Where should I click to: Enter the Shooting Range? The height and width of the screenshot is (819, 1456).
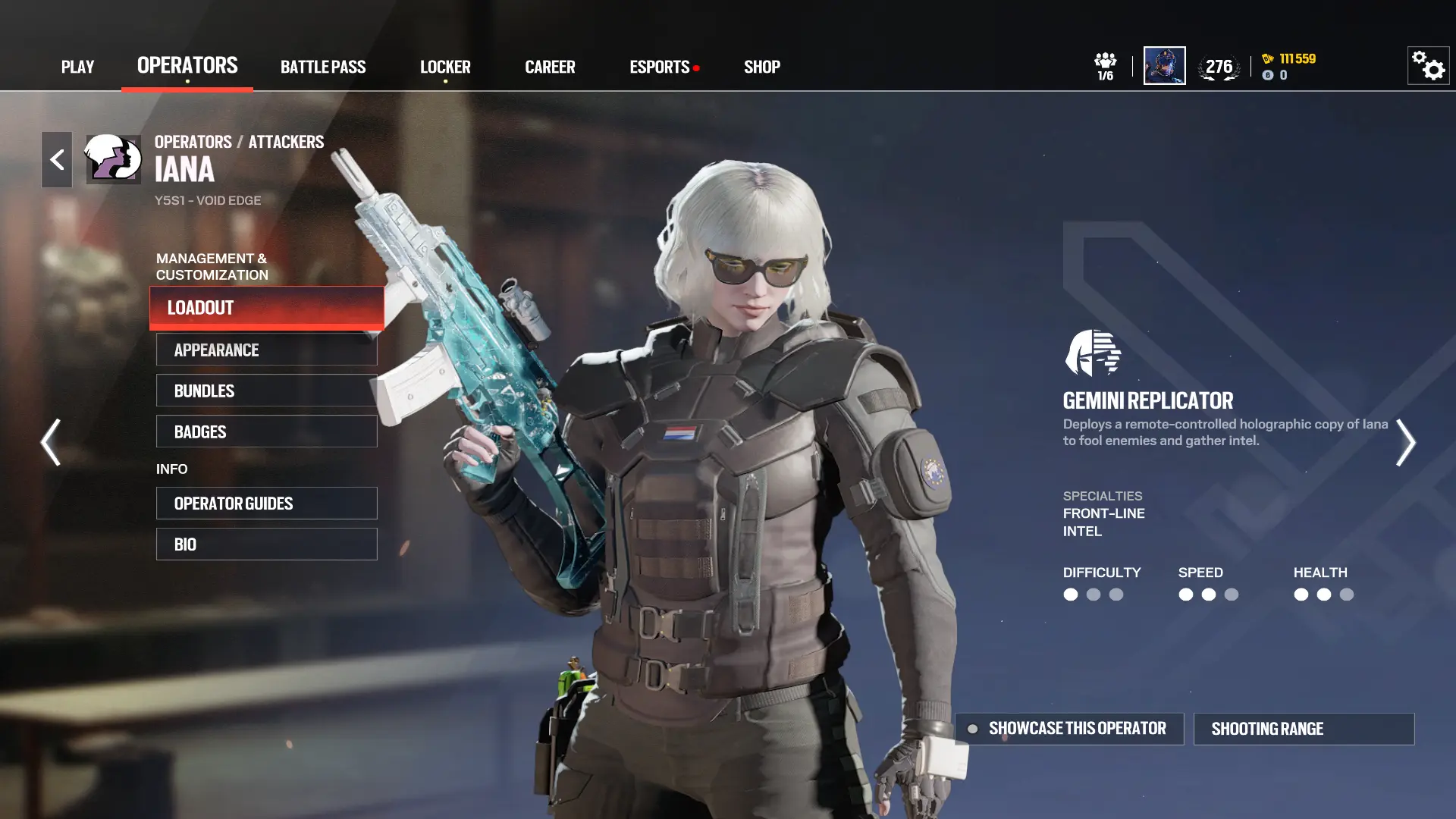tap(1304, 729)
